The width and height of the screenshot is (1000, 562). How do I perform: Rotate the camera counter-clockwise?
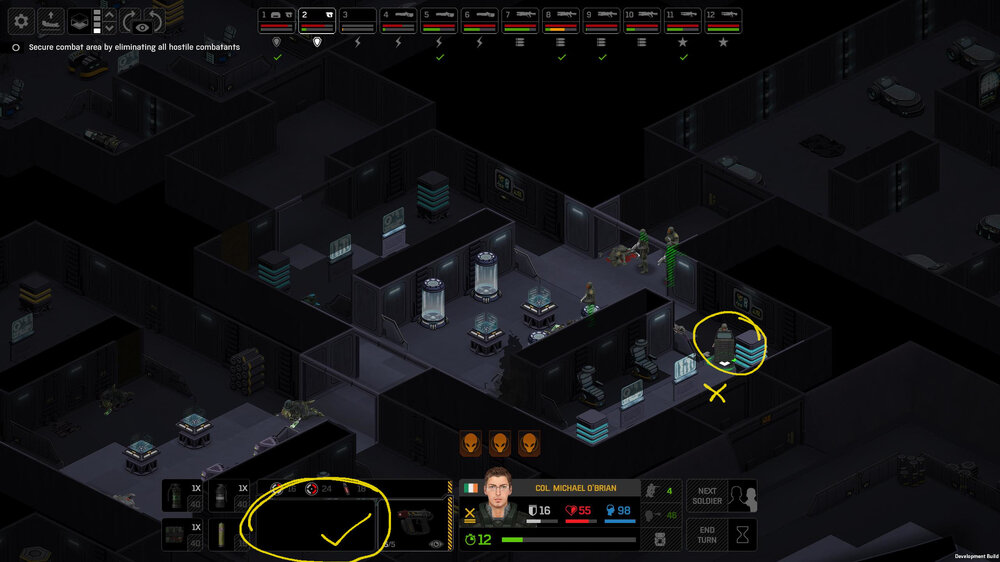pyautogui.click(x=154, y=20)
